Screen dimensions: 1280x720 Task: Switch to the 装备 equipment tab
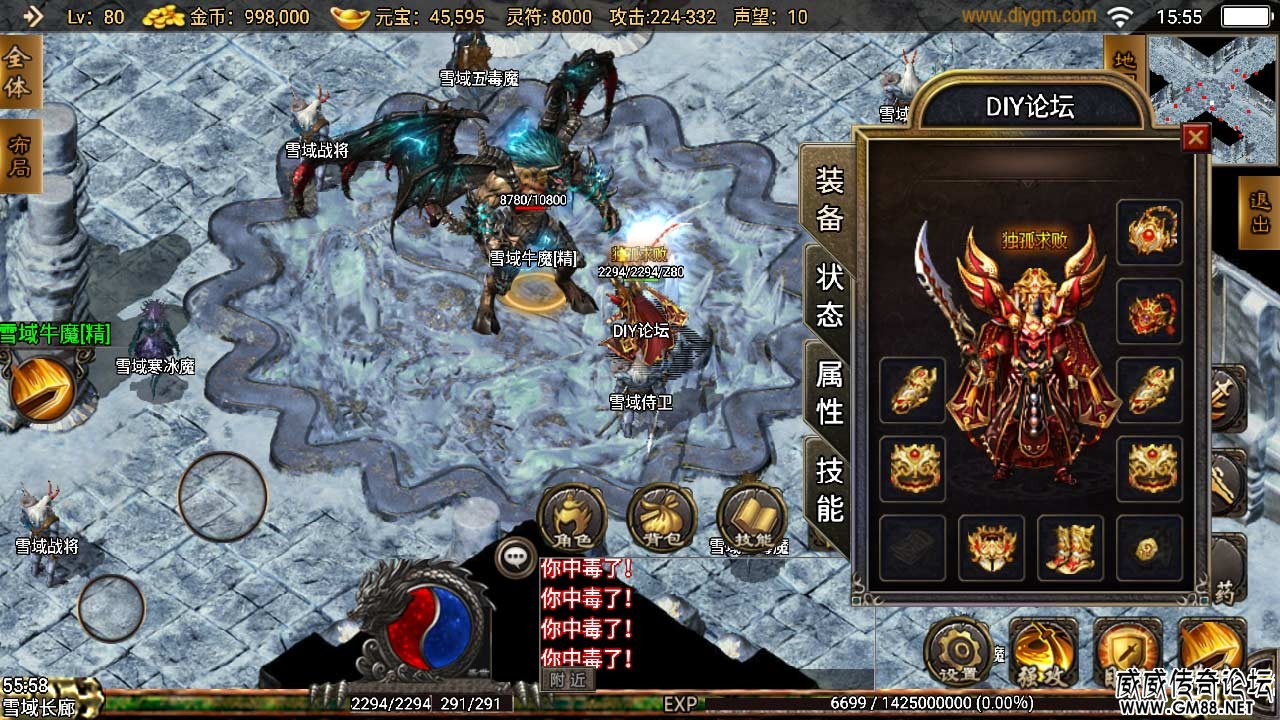pos(830,198)
